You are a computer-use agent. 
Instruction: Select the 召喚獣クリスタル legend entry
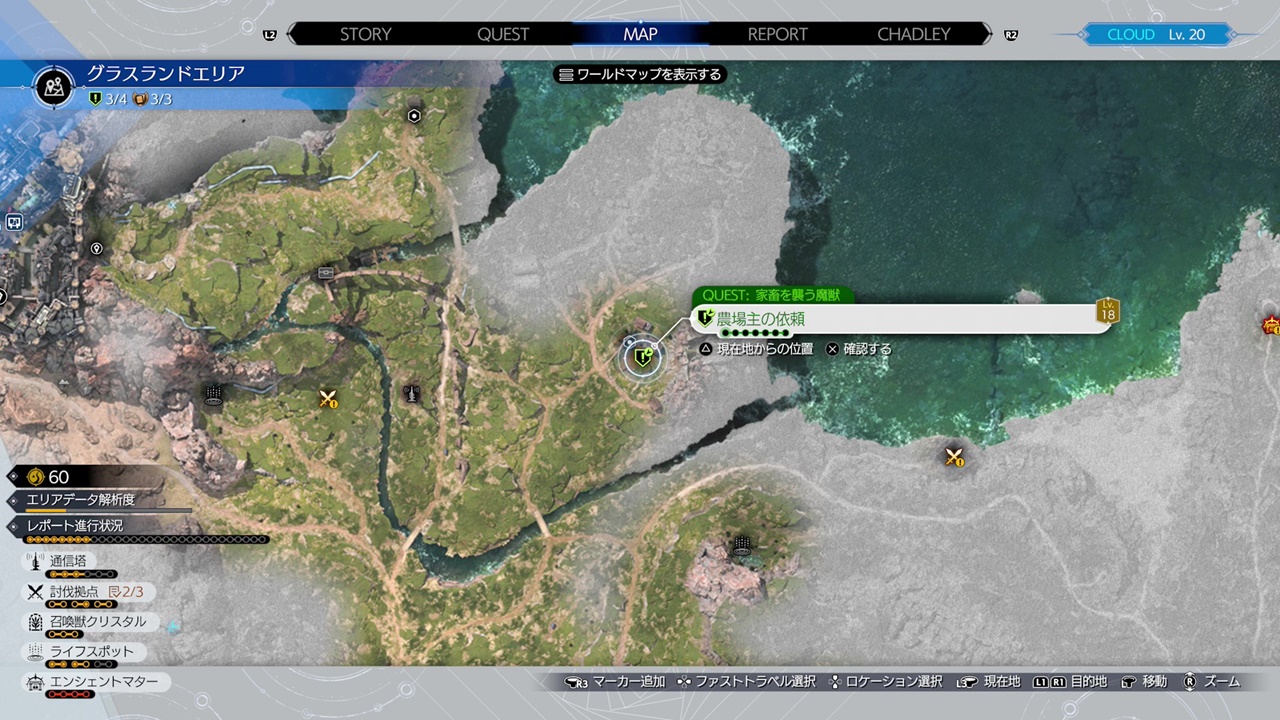coord(98,622)
